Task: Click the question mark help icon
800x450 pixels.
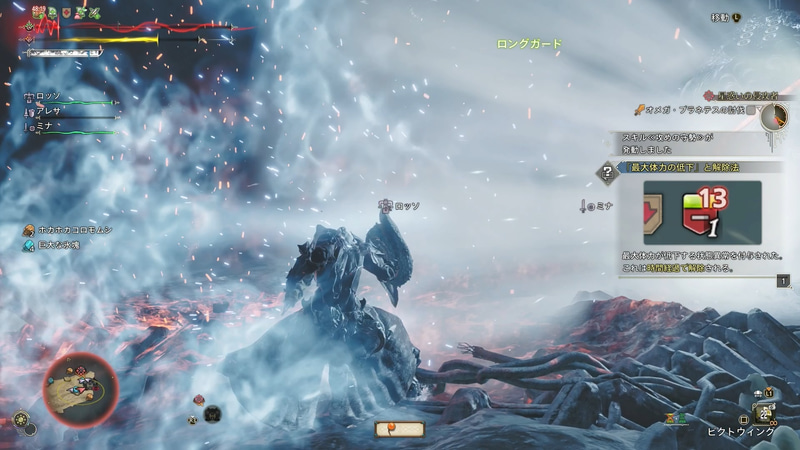Action: point(606,173)
